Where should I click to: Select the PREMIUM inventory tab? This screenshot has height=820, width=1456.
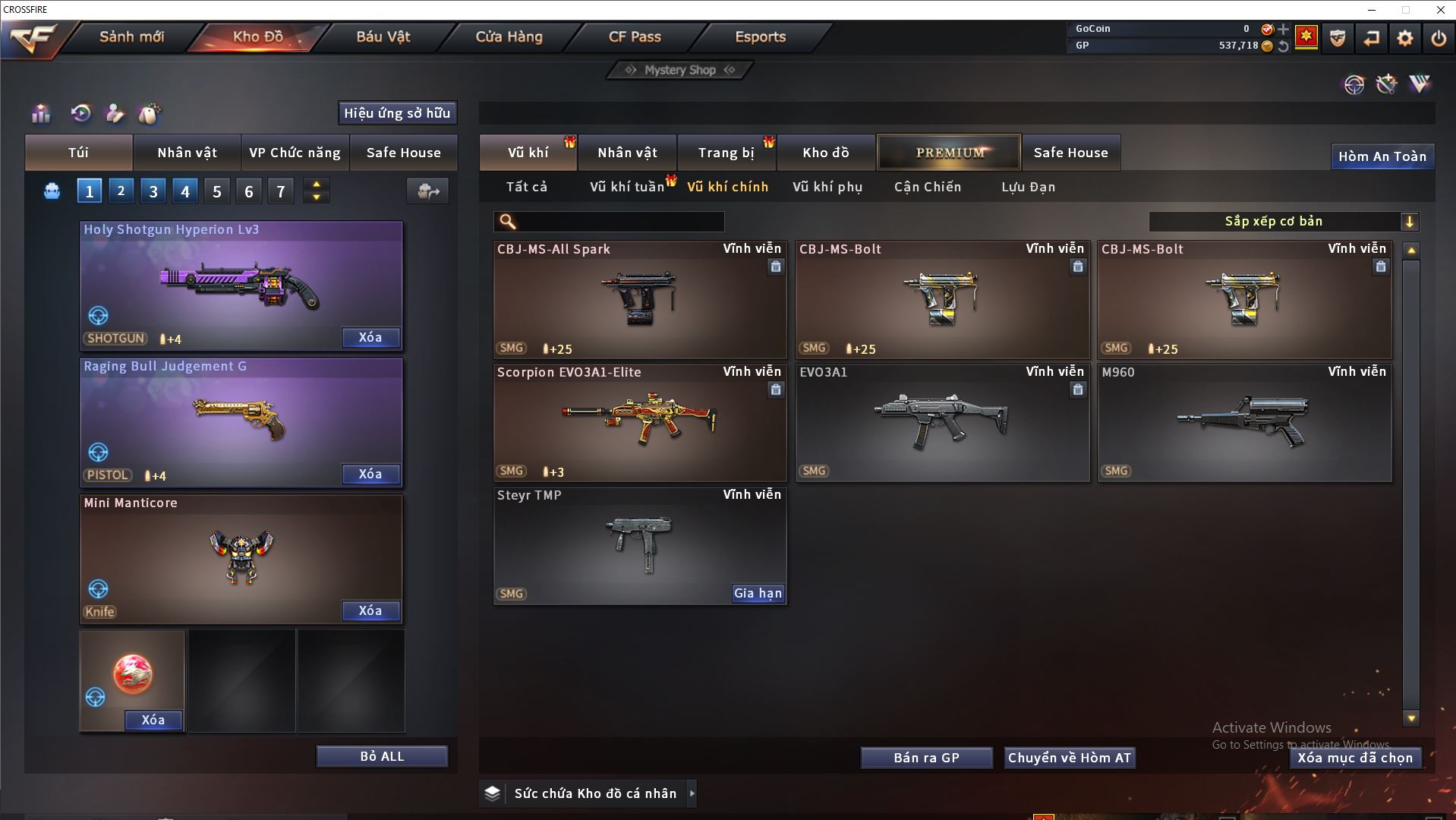point(950,153)
